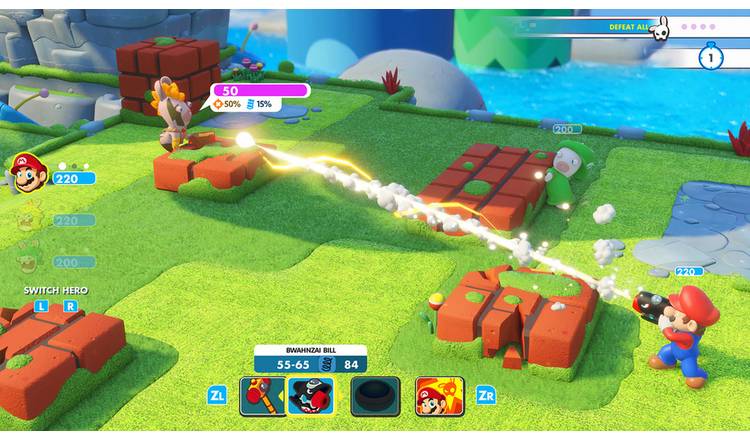
Task: Switch to the faded hero with 200 health
Action: (x=28, y=260)
